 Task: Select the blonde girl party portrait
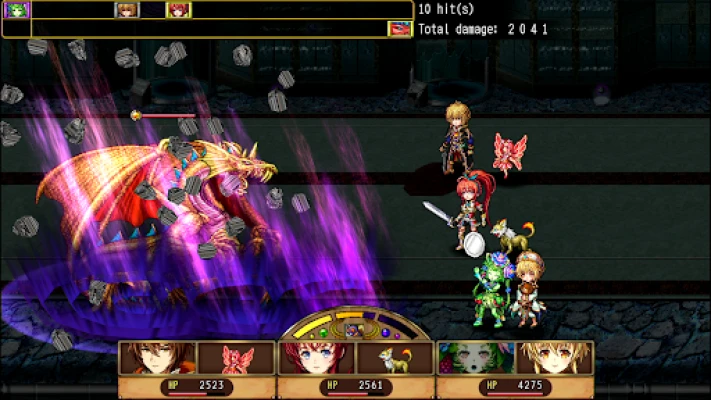554,359
